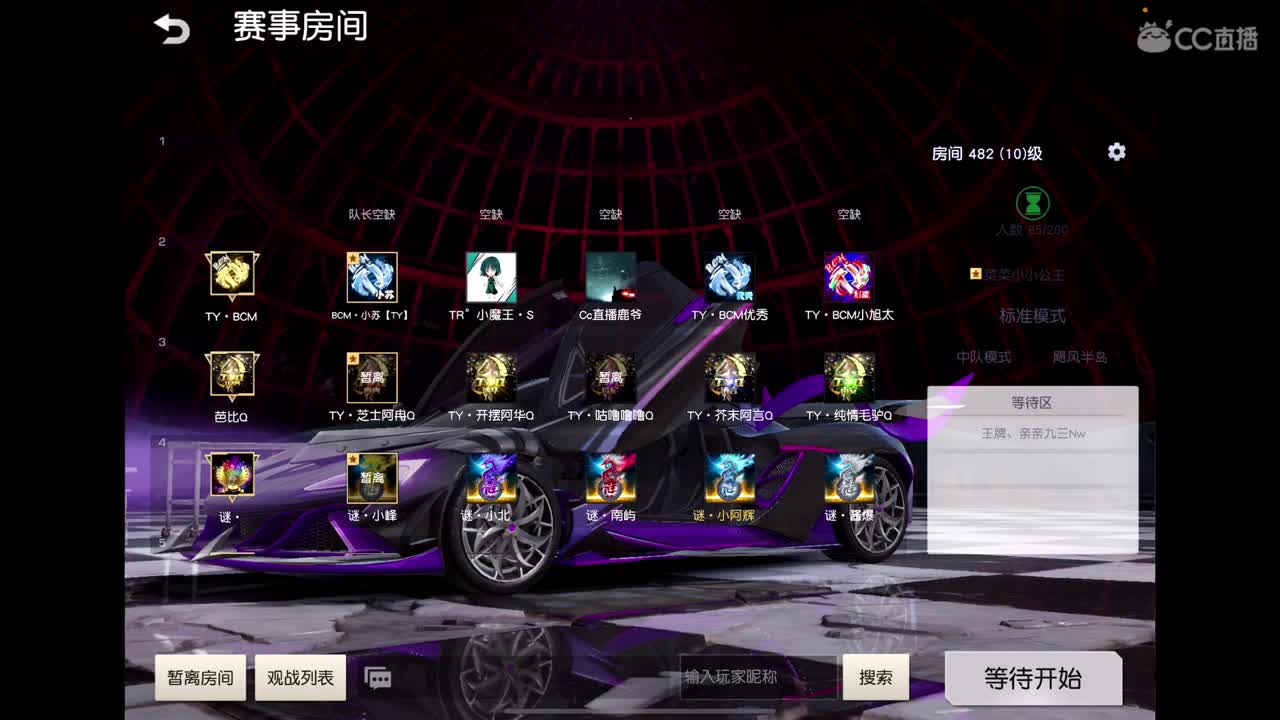Select TY·BCM player's avatar
The width and height of the screenshot is (1280, 720).
click(232, 277)
